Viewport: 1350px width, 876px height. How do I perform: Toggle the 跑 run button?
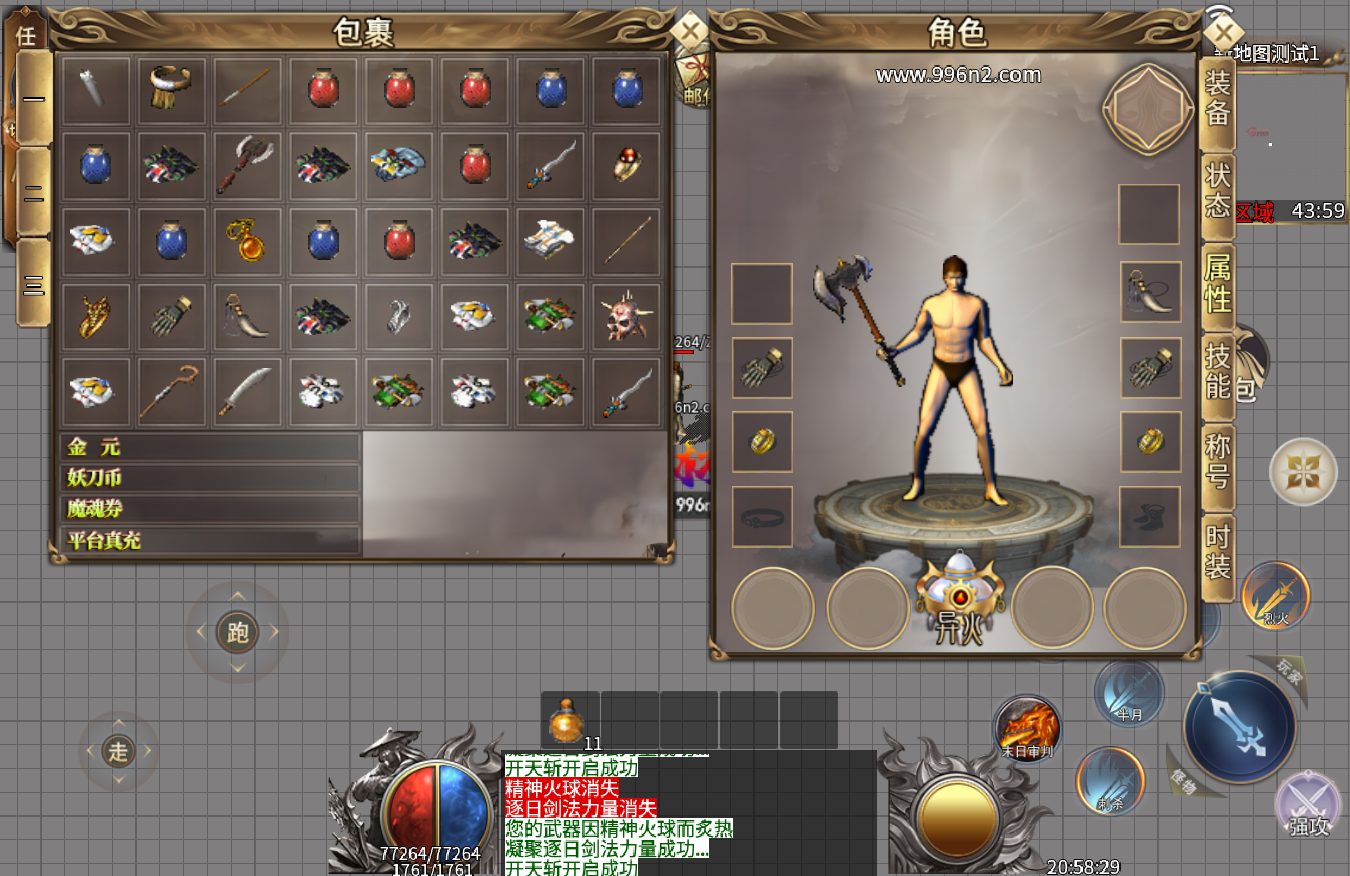coord(237,632)
